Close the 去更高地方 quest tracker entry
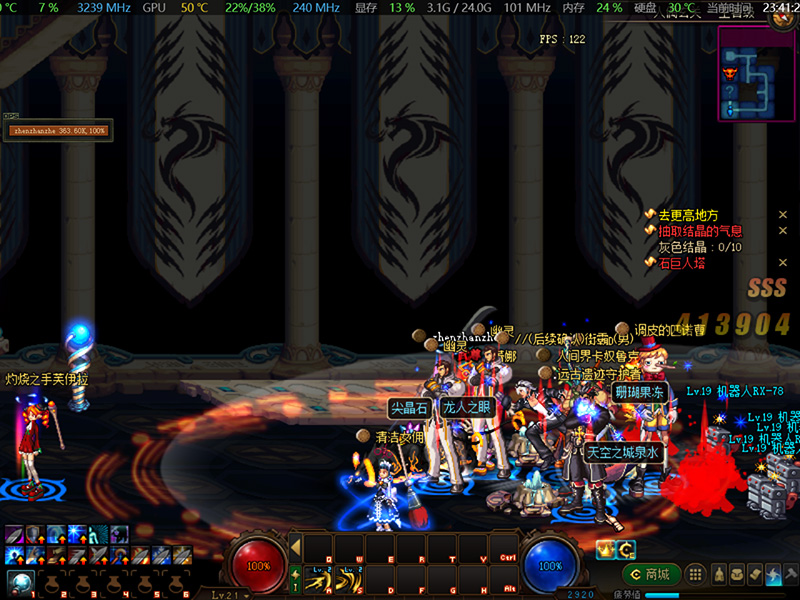The image size is (800, 600). pos(783,215)
